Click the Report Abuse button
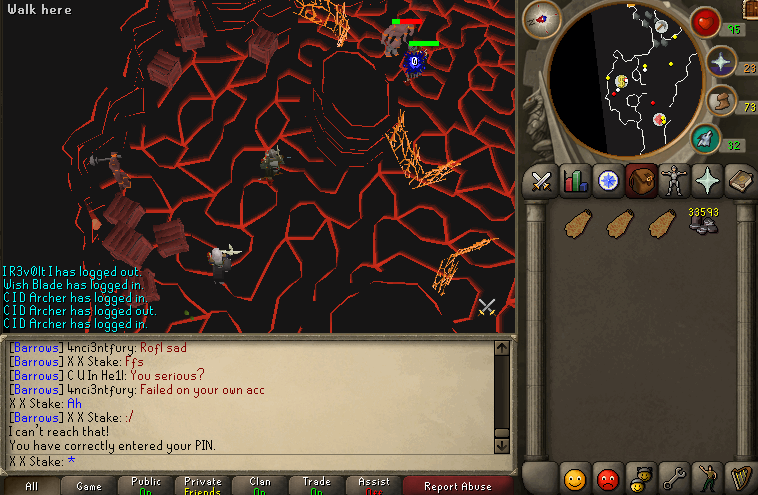This screenshot has height=495, width=758. [458, 486]
